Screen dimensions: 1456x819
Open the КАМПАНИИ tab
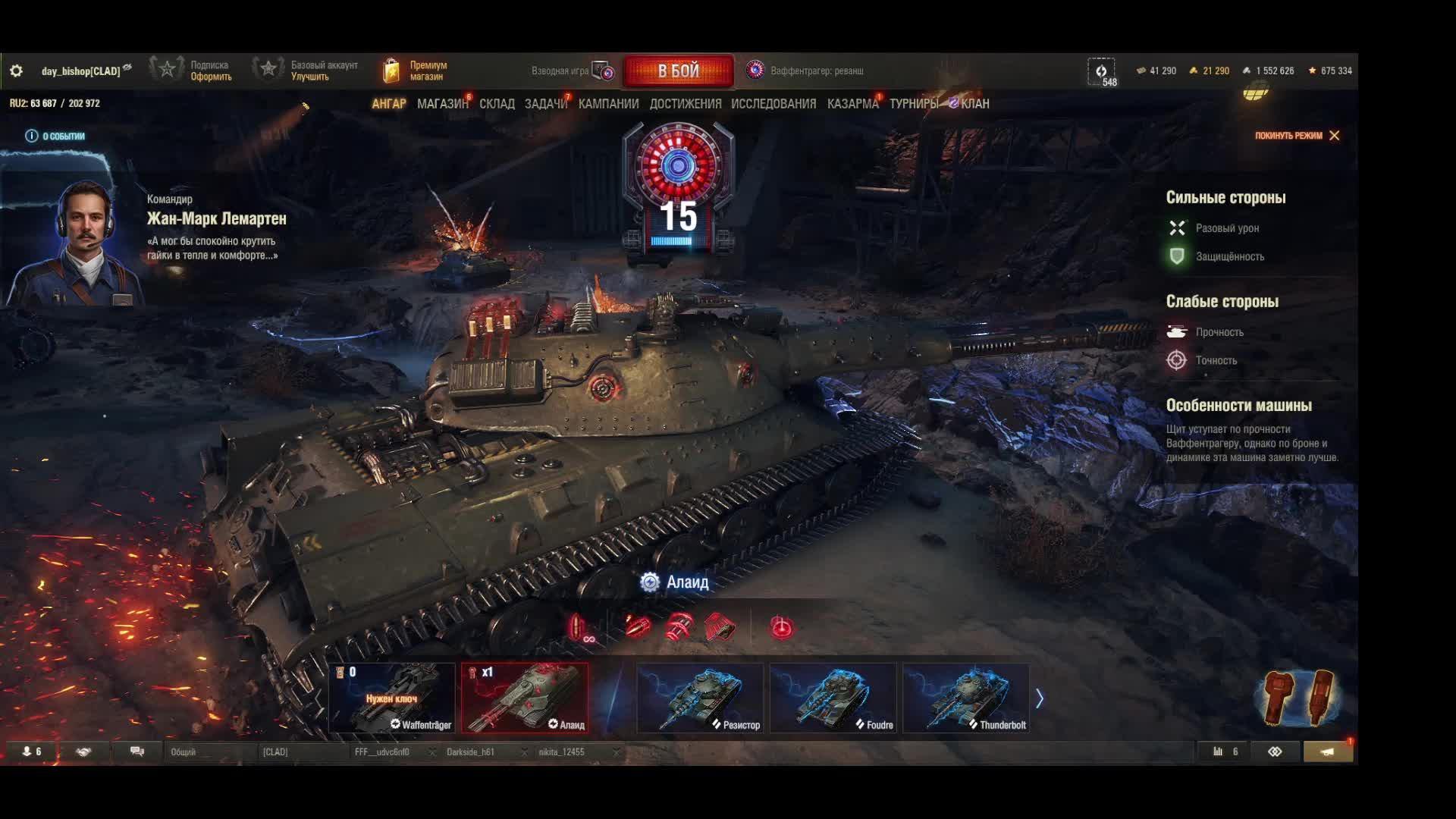608,104
